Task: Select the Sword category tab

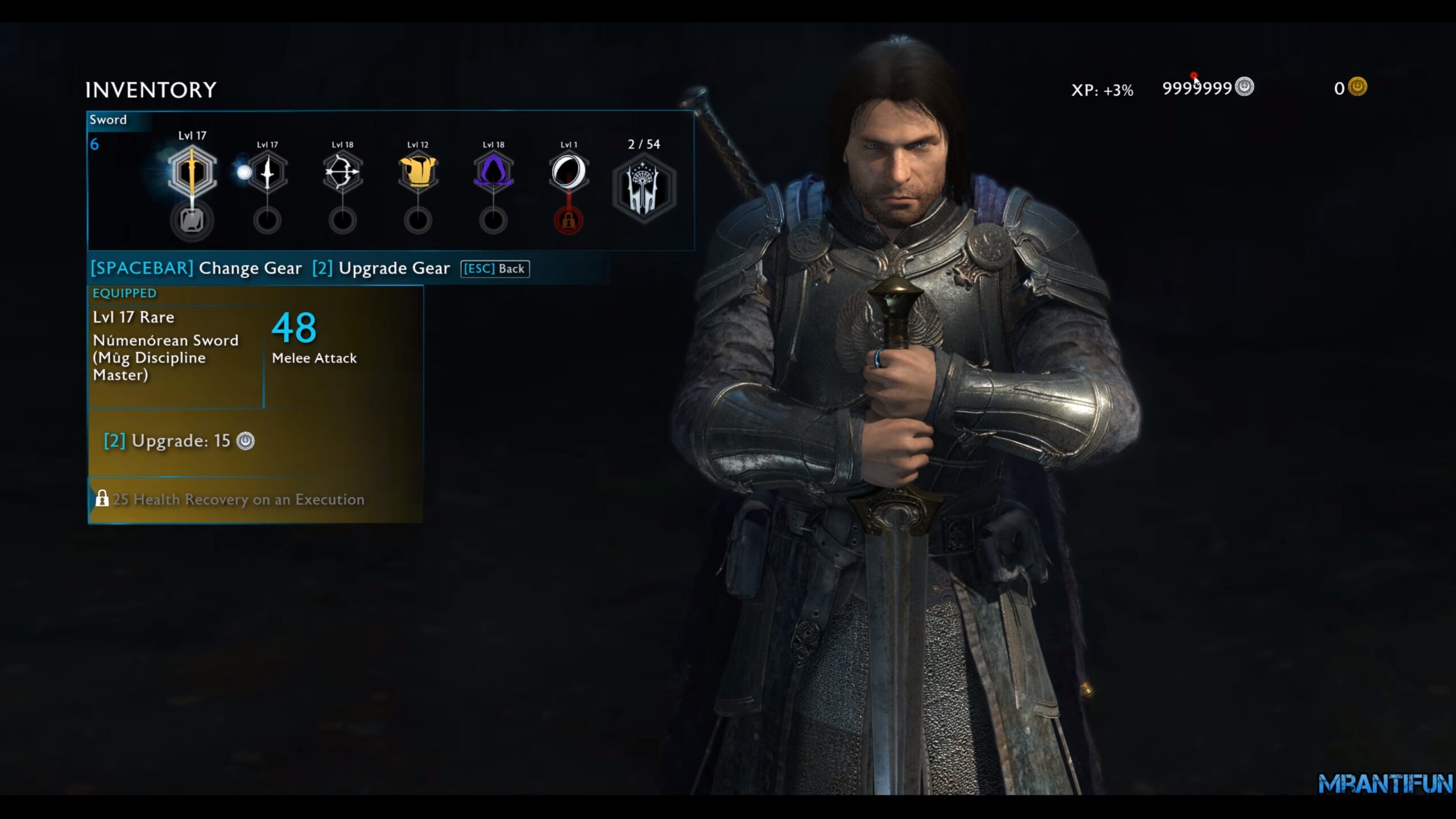Action: (109, 119)
